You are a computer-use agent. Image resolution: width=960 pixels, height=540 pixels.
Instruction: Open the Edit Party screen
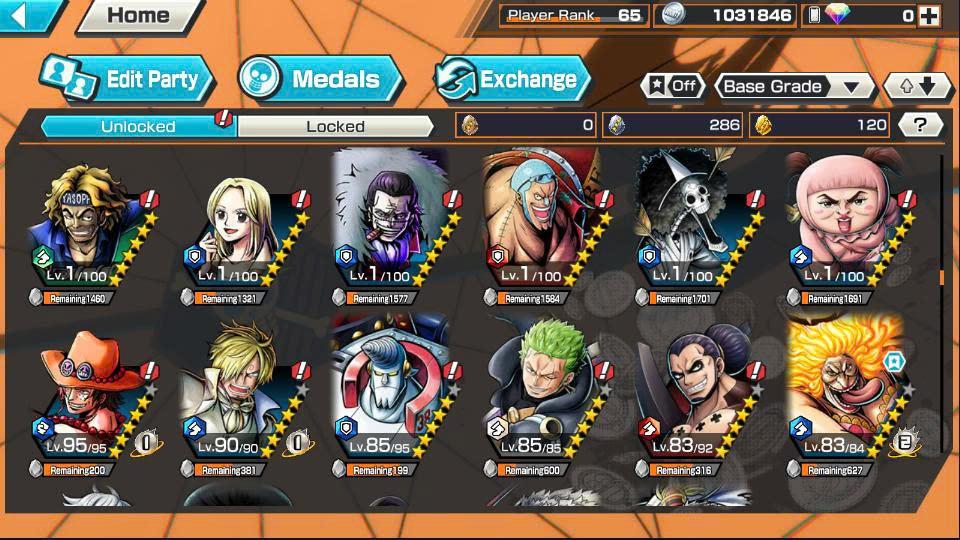pos(127,79)
